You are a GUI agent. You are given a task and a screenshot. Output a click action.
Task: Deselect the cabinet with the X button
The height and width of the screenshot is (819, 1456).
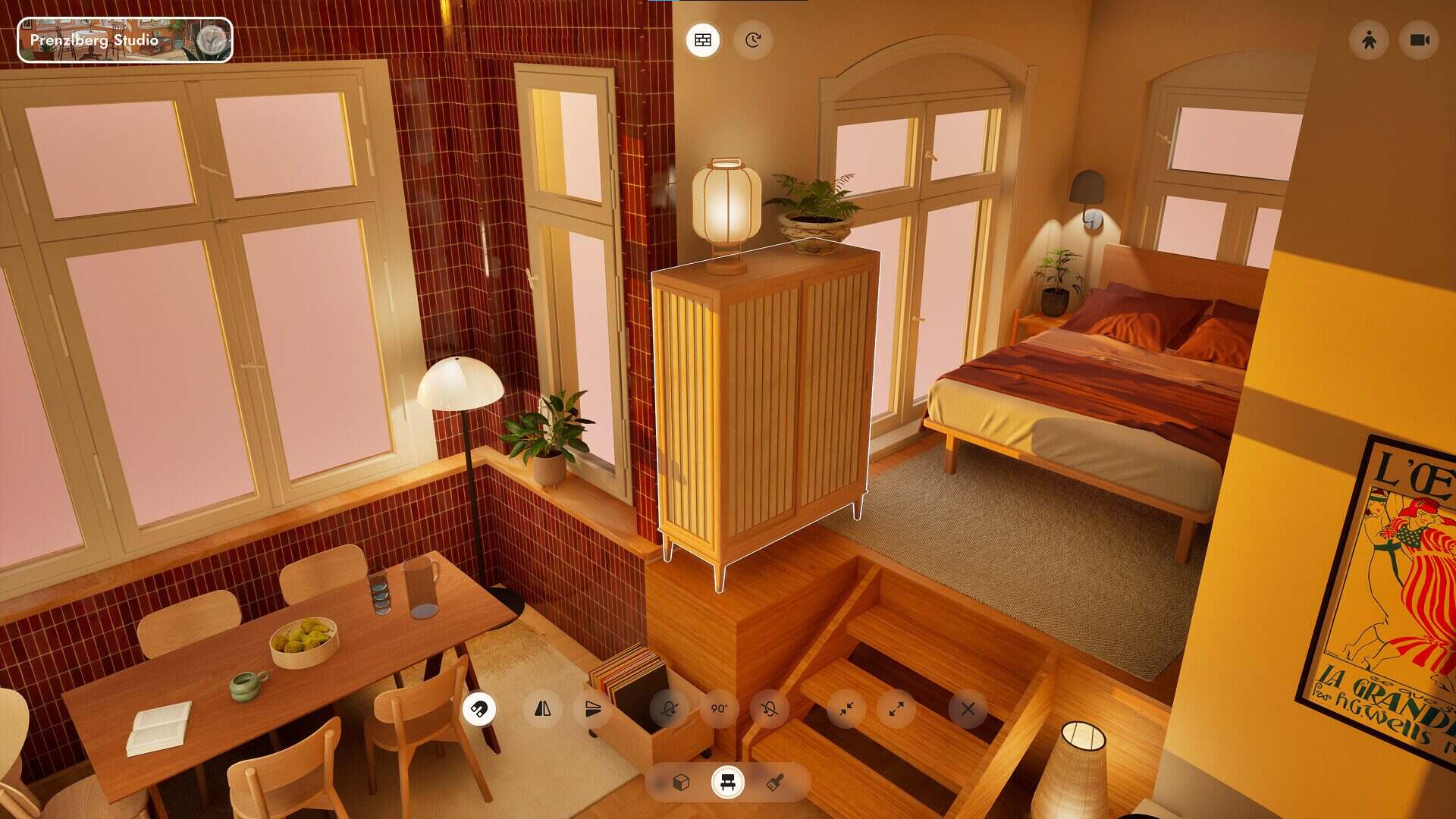tap(967, 711)
